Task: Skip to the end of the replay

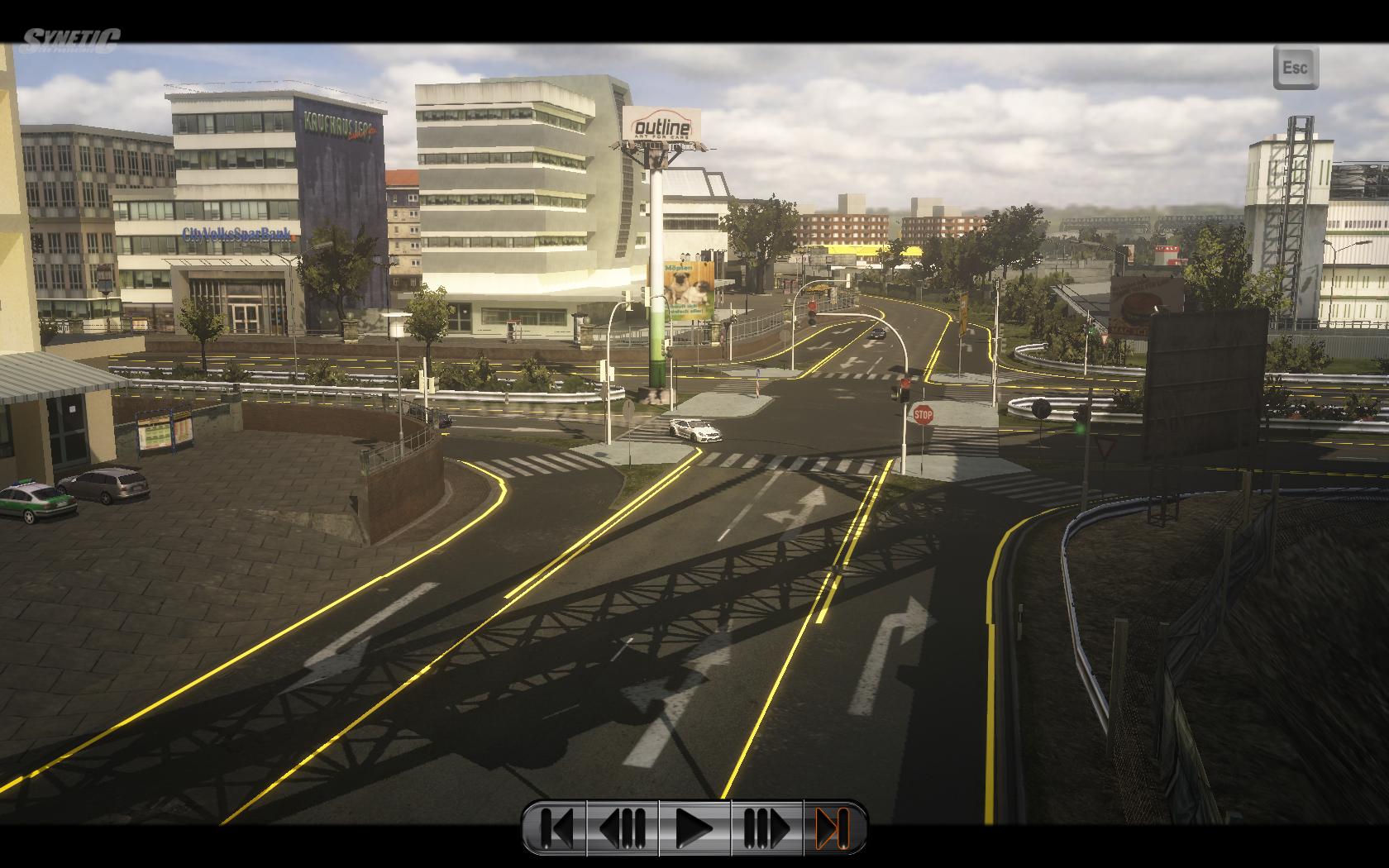Action: coord(833,827)
